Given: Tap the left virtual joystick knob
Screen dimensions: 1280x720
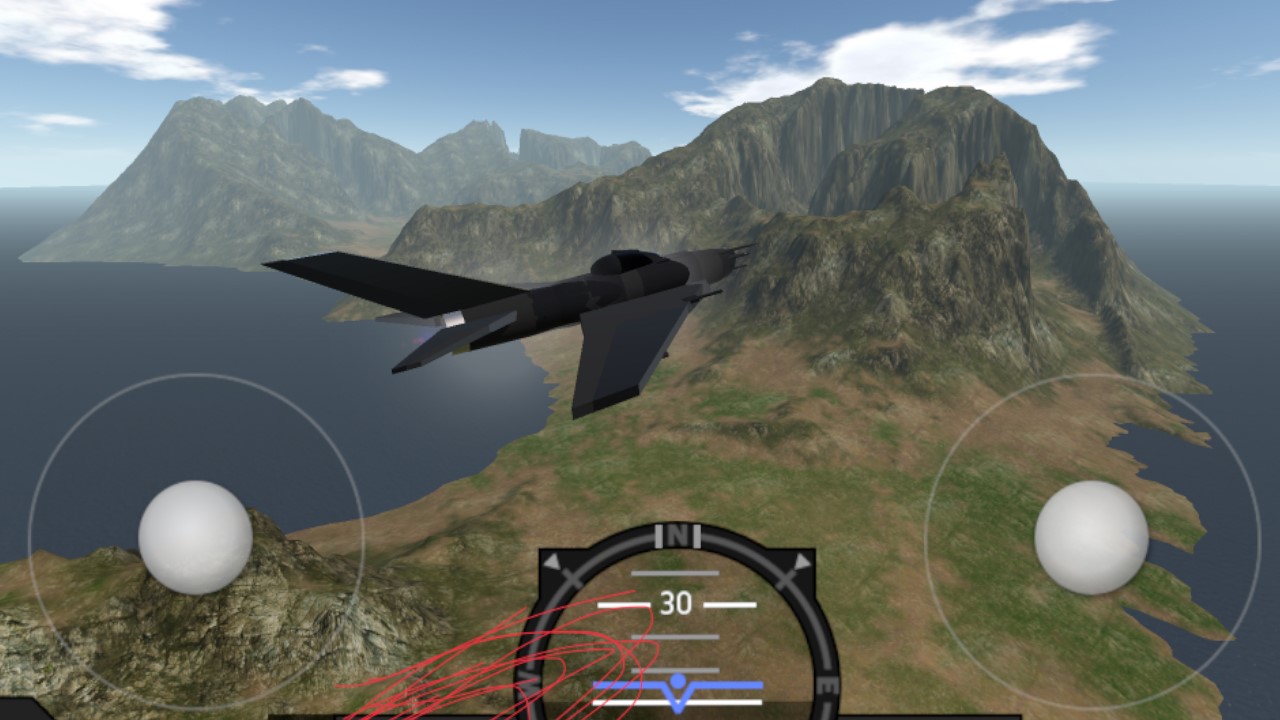Looking at the screenshot, I should pyautogui.click(x=195, y=537).
